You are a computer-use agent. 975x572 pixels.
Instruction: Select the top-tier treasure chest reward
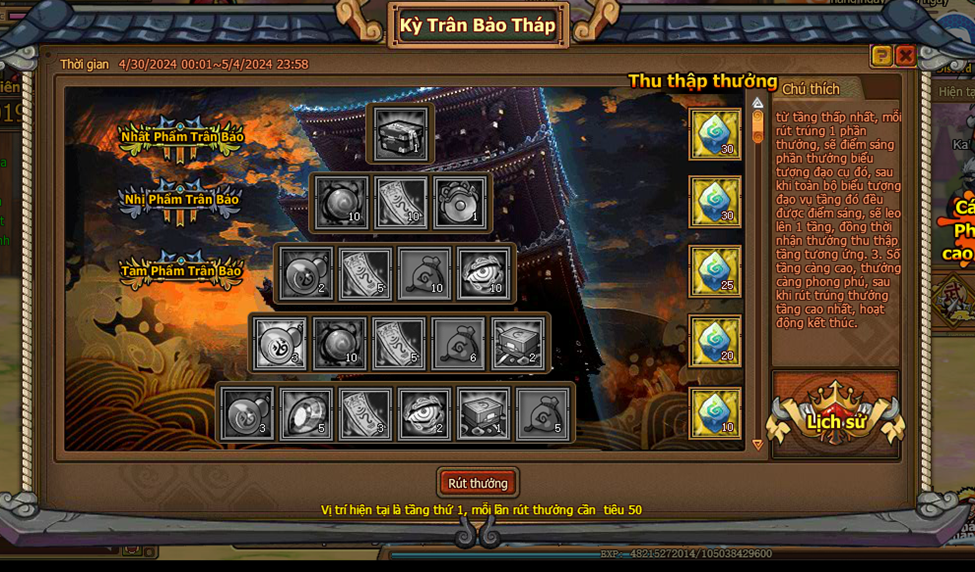point(401,134)
